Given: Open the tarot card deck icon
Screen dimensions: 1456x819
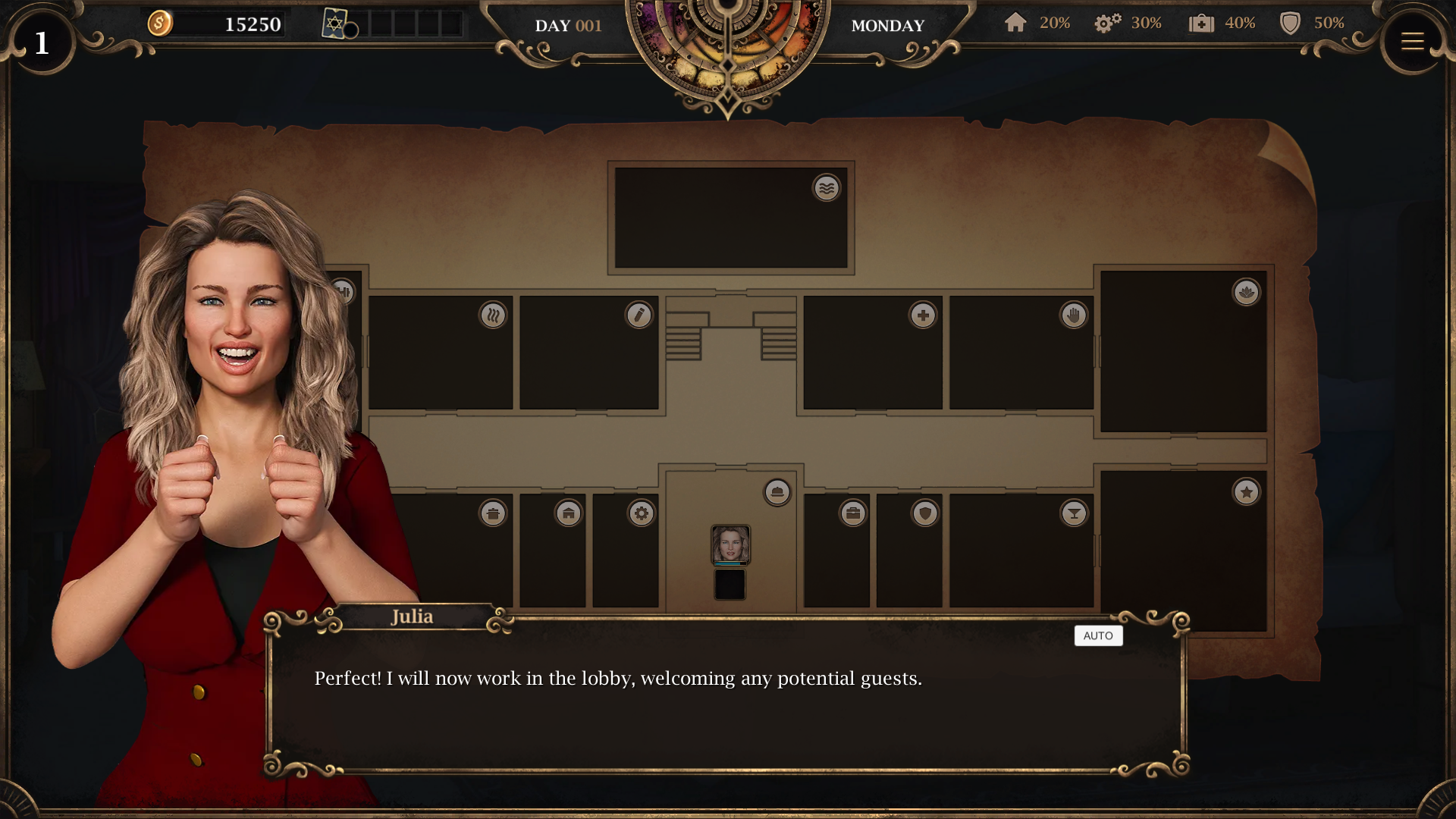Looking at the screenshot, I should [334, 24].
